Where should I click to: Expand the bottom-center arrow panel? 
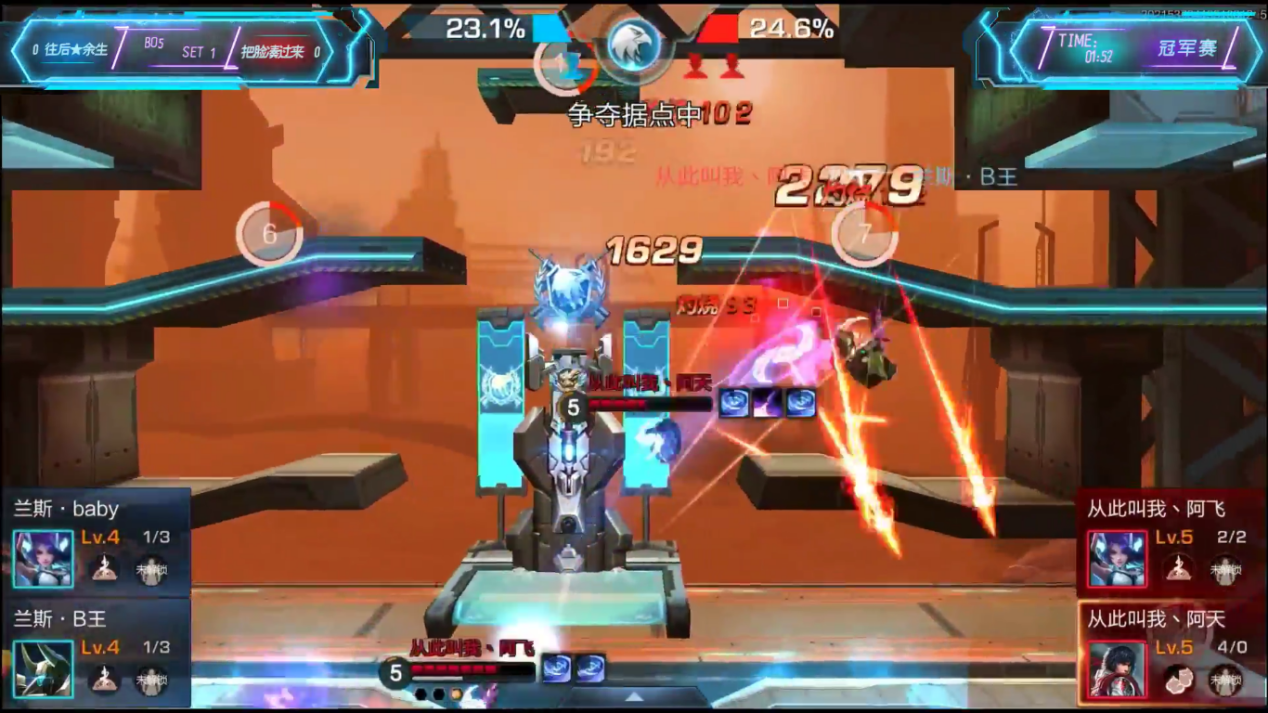(634, 697)
